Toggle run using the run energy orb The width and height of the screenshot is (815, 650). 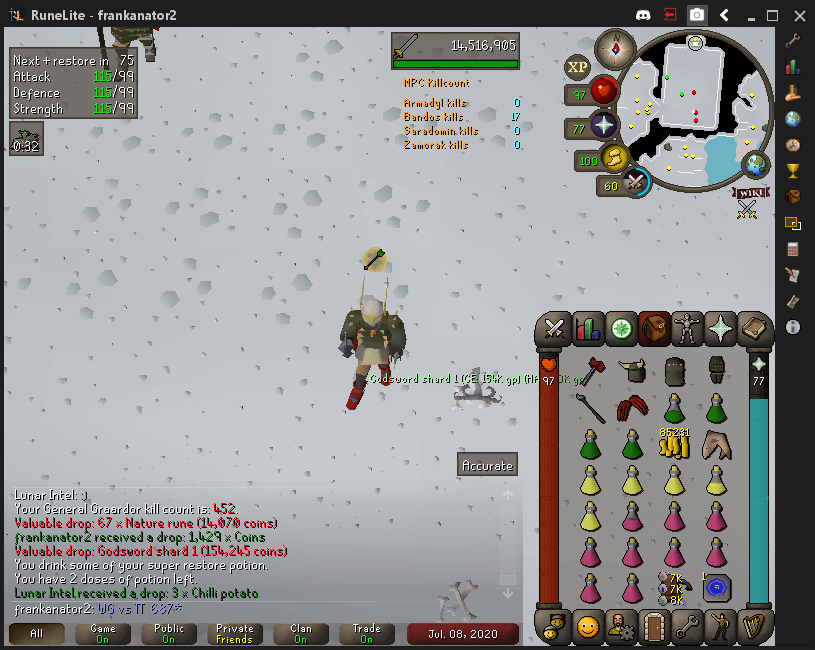point(613,158)
